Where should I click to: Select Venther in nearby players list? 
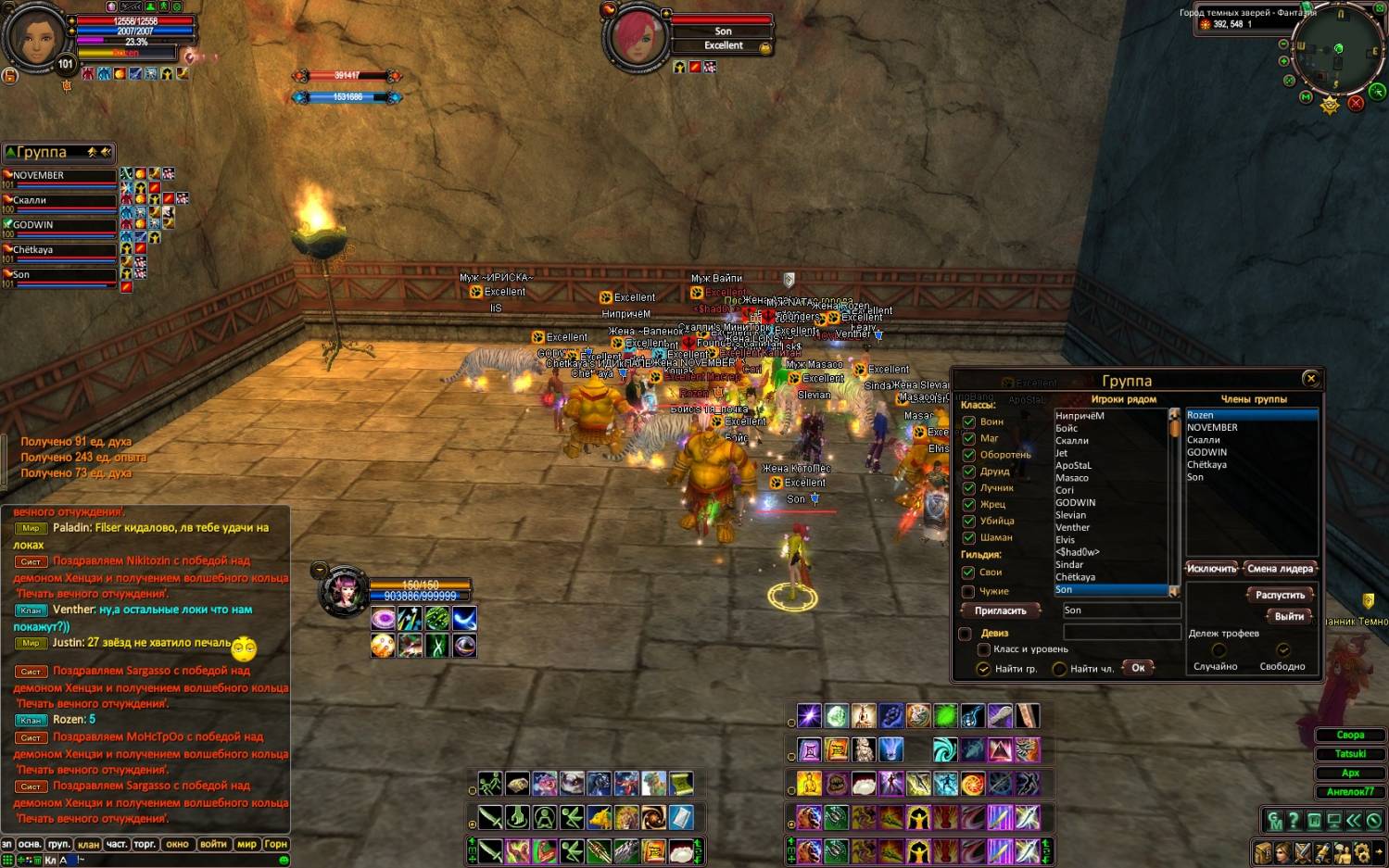[x=1073, y=527]
